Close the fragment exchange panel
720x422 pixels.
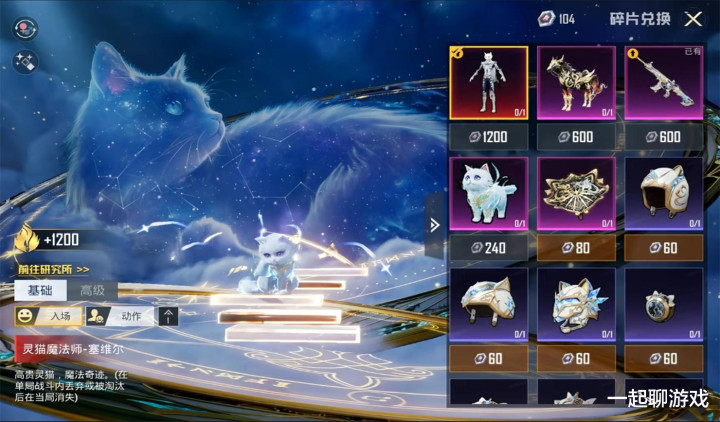(x=693, y=19)
